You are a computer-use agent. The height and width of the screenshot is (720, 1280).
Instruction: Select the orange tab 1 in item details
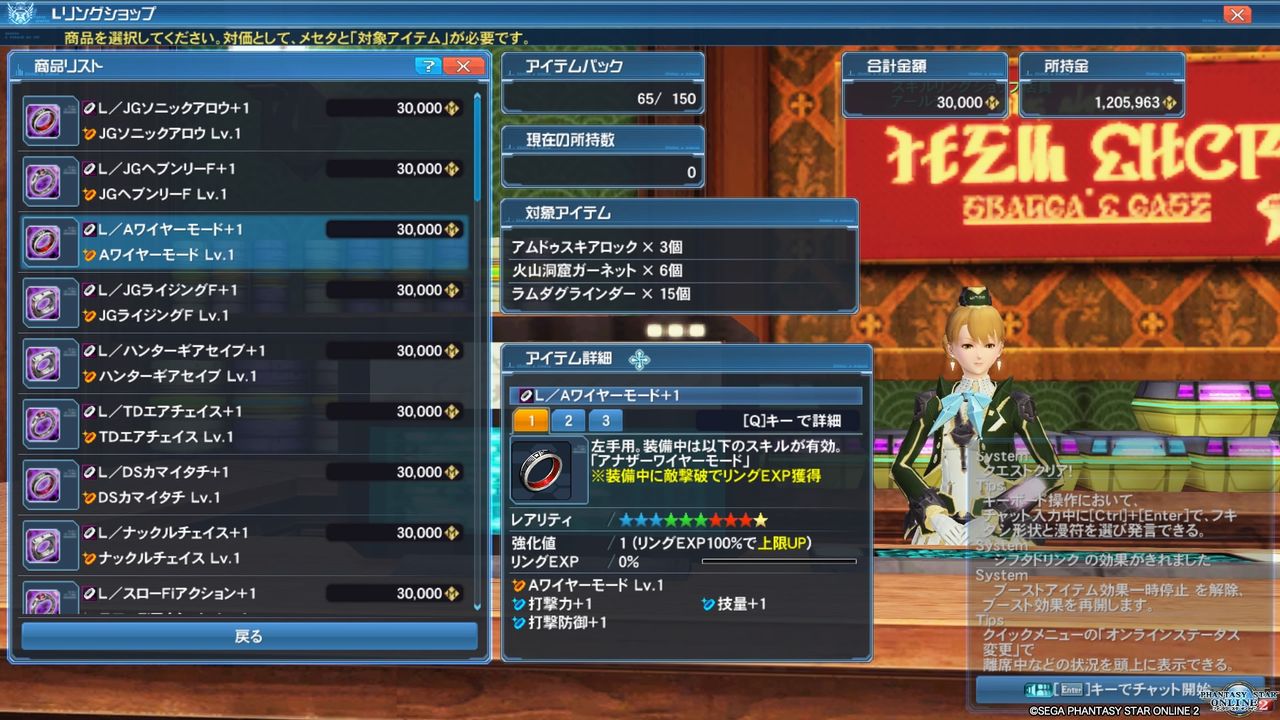click(x=531, y=420)
